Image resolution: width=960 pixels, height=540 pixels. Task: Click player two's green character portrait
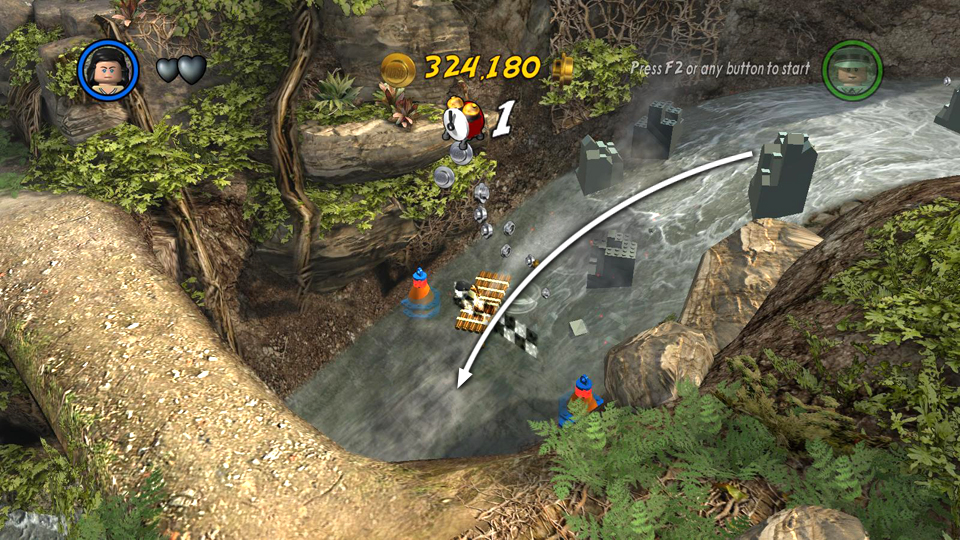click(x=851, y=68)
